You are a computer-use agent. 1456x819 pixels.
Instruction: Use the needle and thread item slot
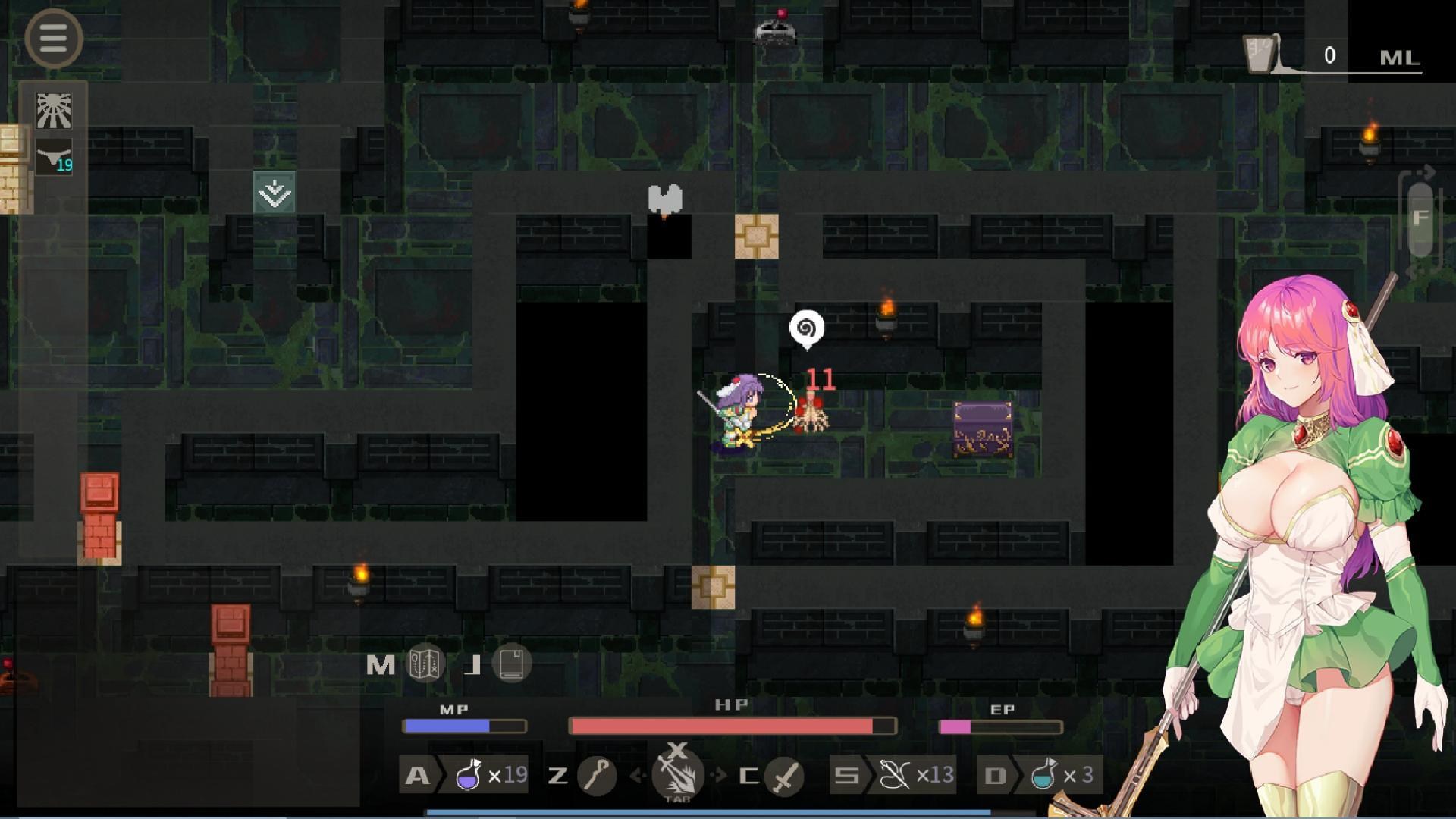click(896, 775)
